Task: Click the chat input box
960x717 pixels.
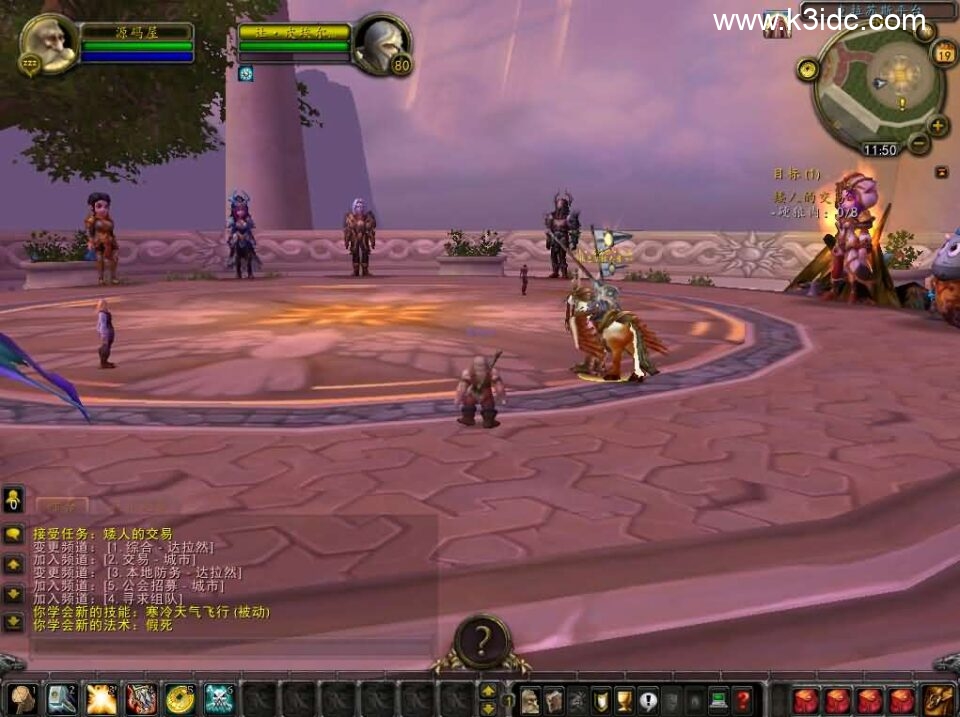Action: 230,646
